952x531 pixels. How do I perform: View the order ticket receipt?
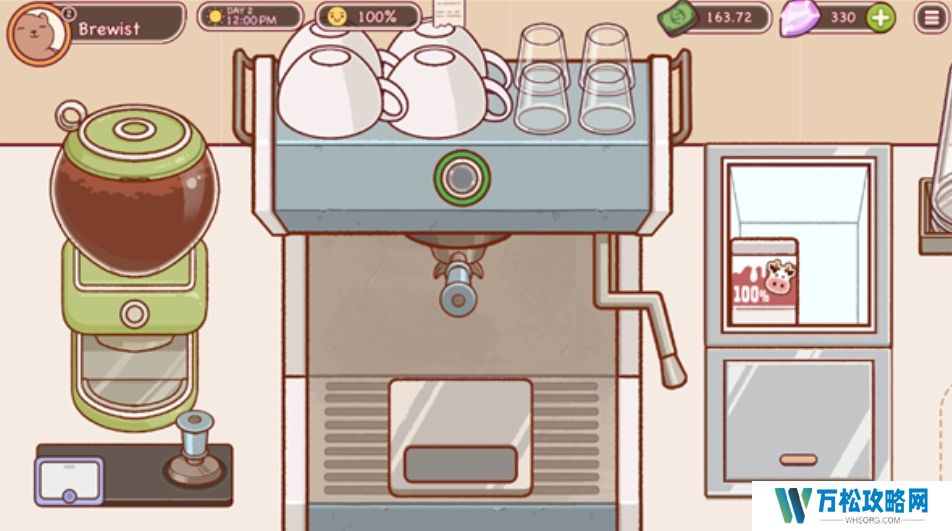451,12
